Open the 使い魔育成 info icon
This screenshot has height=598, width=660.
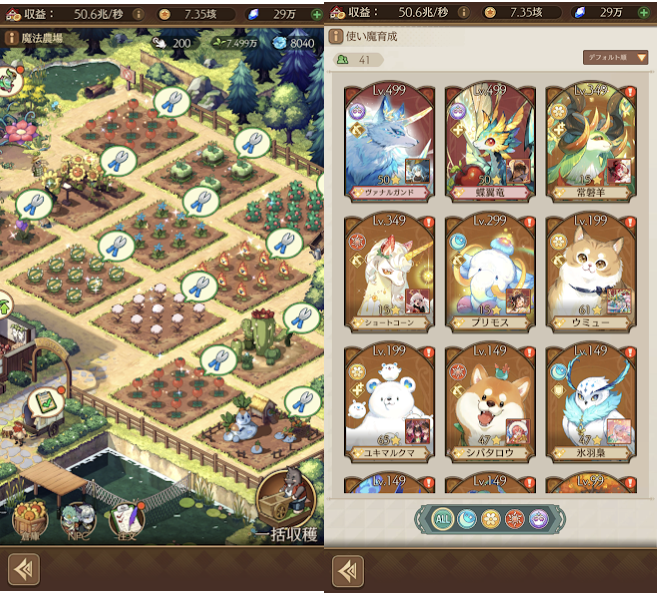[x=337, y=36]
